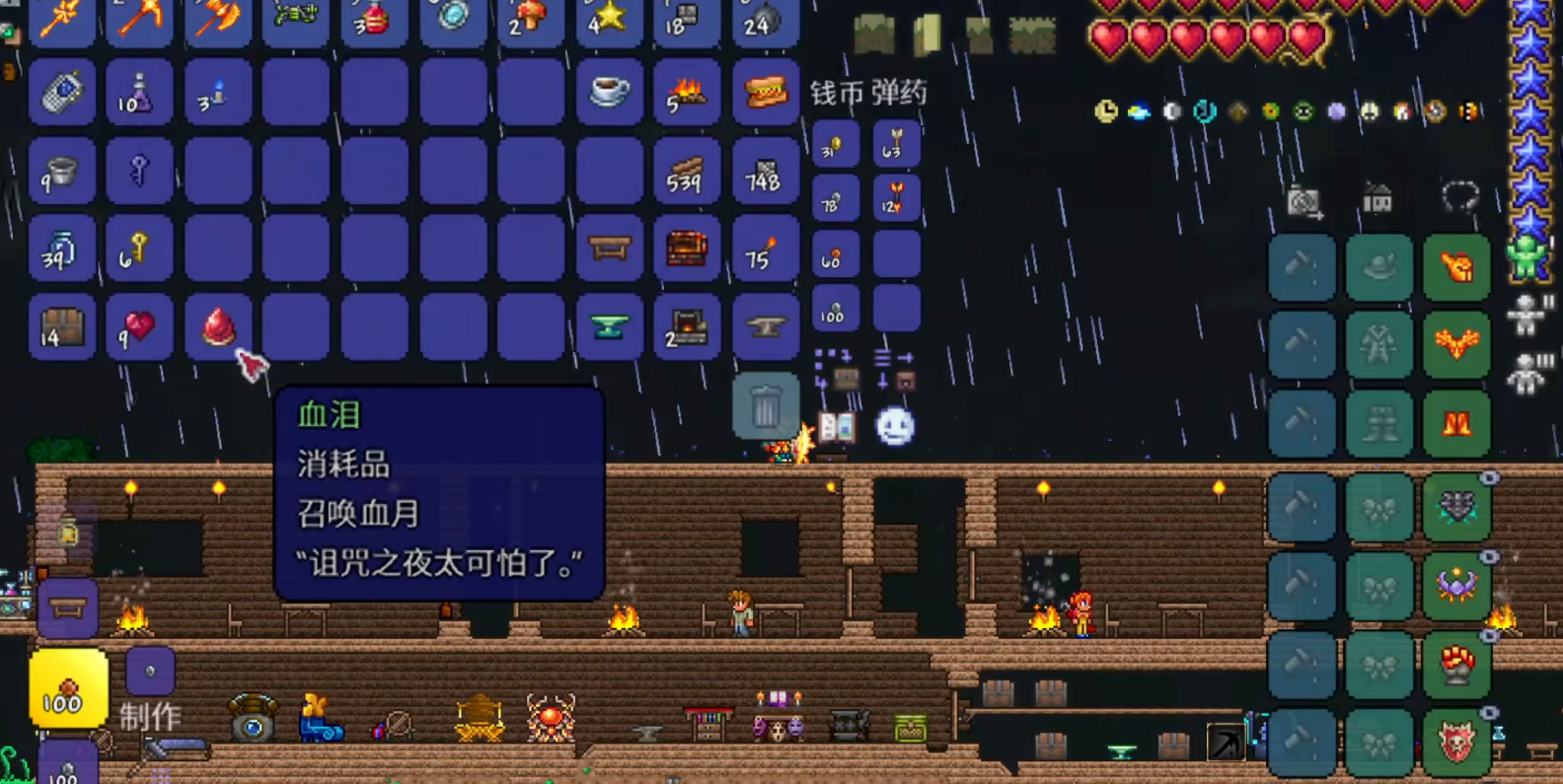Click the trash can slot
Image resolution: width=1563 pixels, height=784 pixels.
point(765,405)
